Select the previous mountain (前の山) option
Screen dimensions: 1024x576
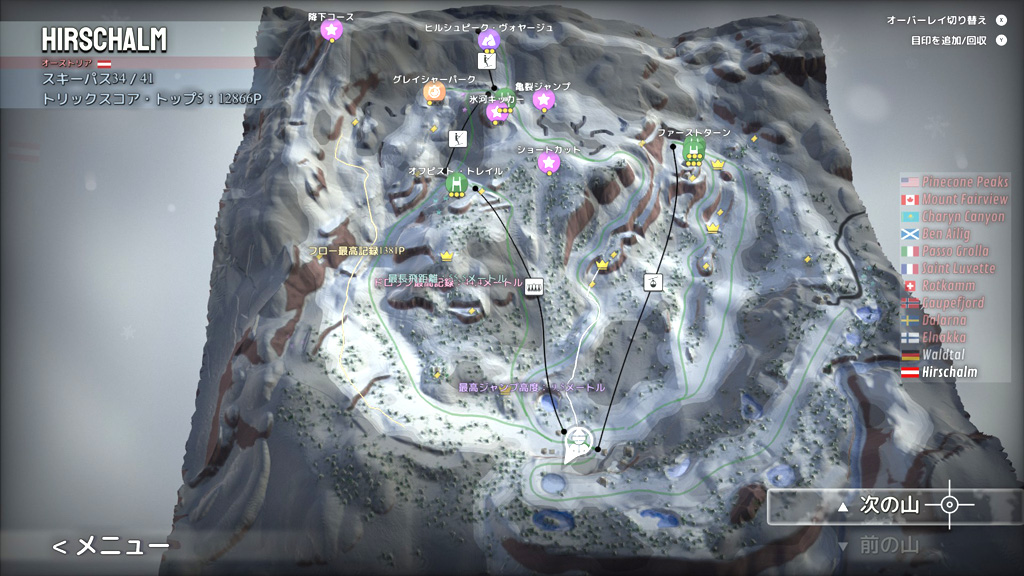pos(878,546)
